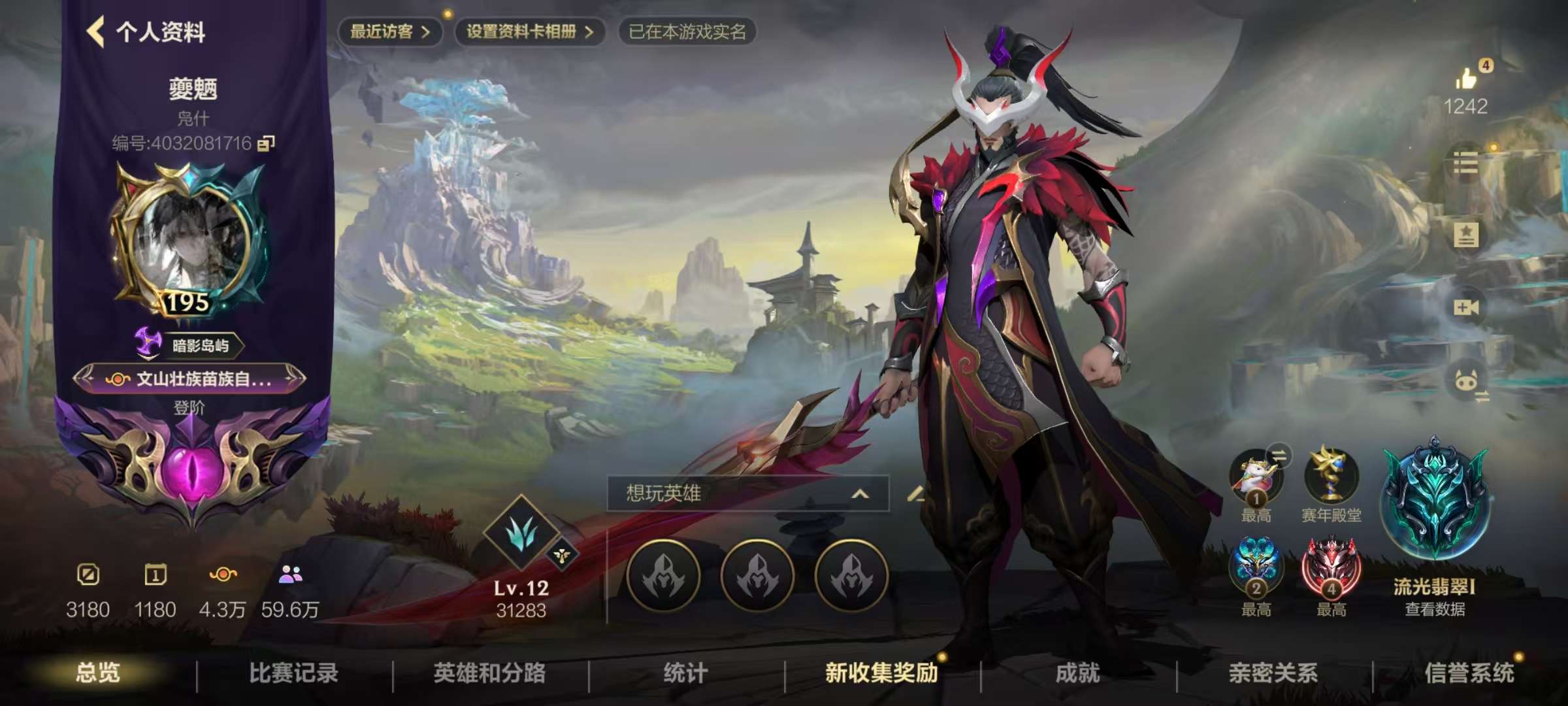Select the 总览 overview tab

(97, 673)
